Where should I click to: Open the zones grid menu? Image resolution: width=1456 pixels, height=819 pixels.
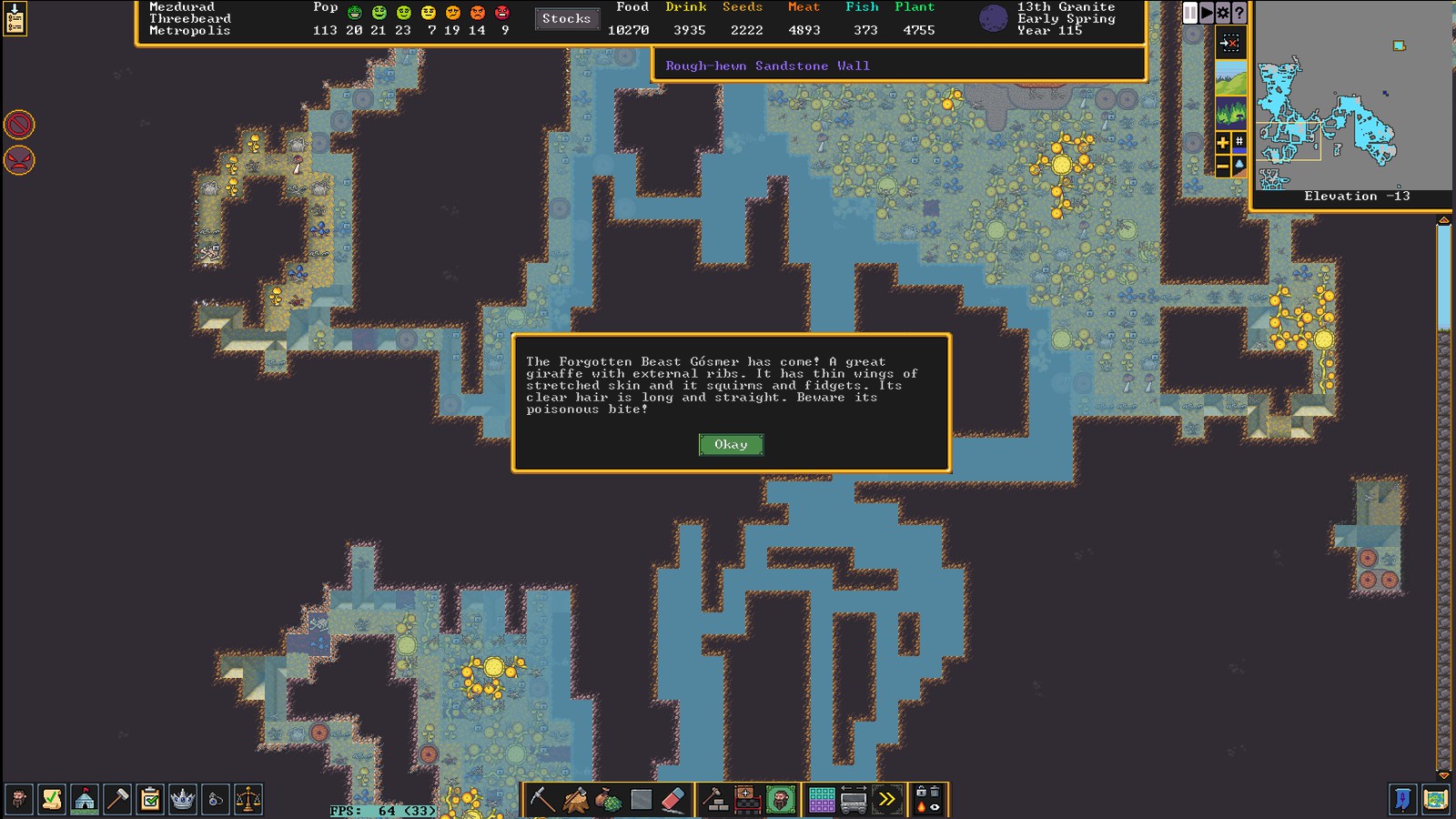(821, 799)
